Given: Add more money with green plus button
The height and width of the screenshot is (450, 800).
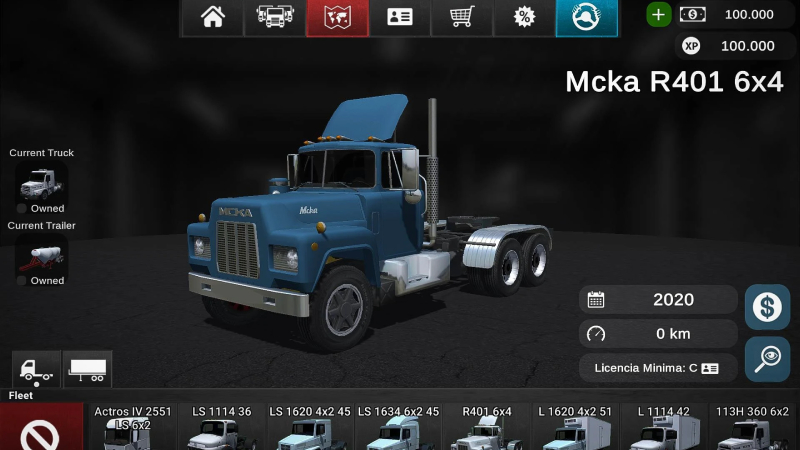Looking at the screenshot, I should (x=658, y=15).
